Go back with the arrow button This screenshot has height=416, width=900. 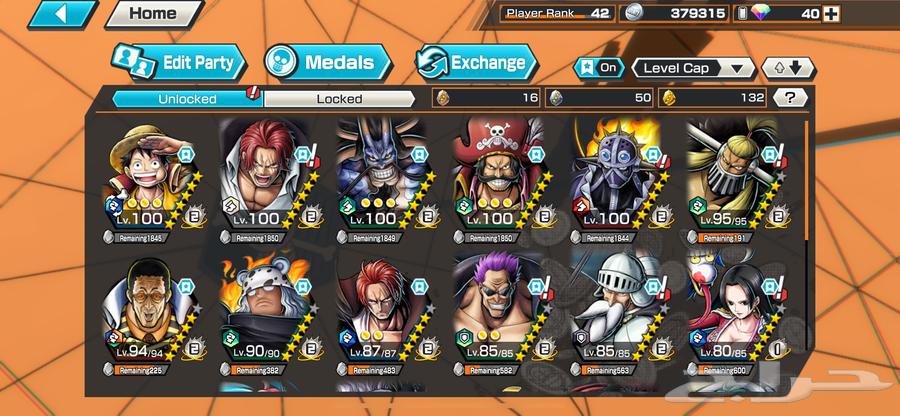(48, 15)
